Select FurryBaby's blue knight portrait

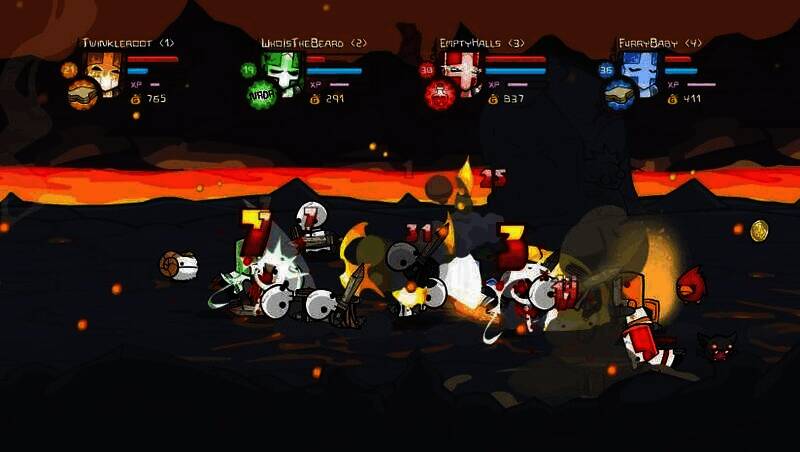638,69
